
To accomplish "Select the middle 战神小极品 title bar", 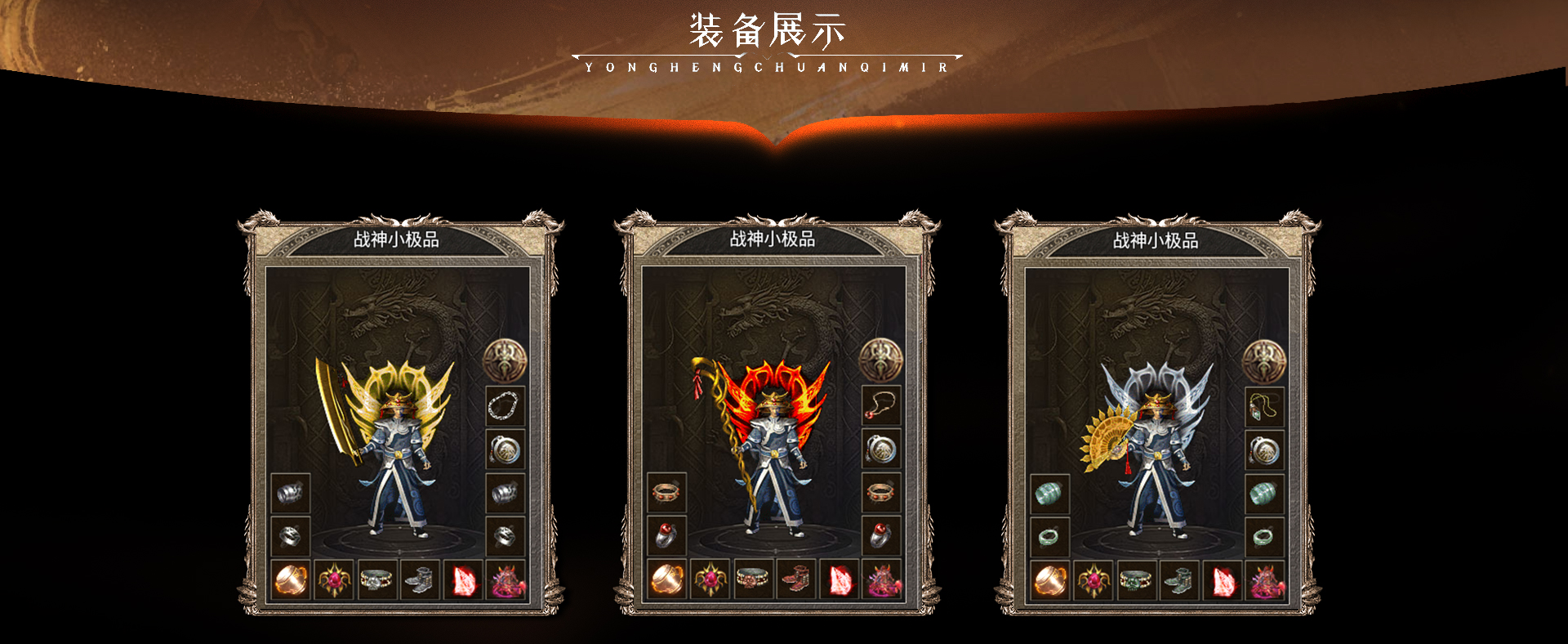I will click(772, 239).
